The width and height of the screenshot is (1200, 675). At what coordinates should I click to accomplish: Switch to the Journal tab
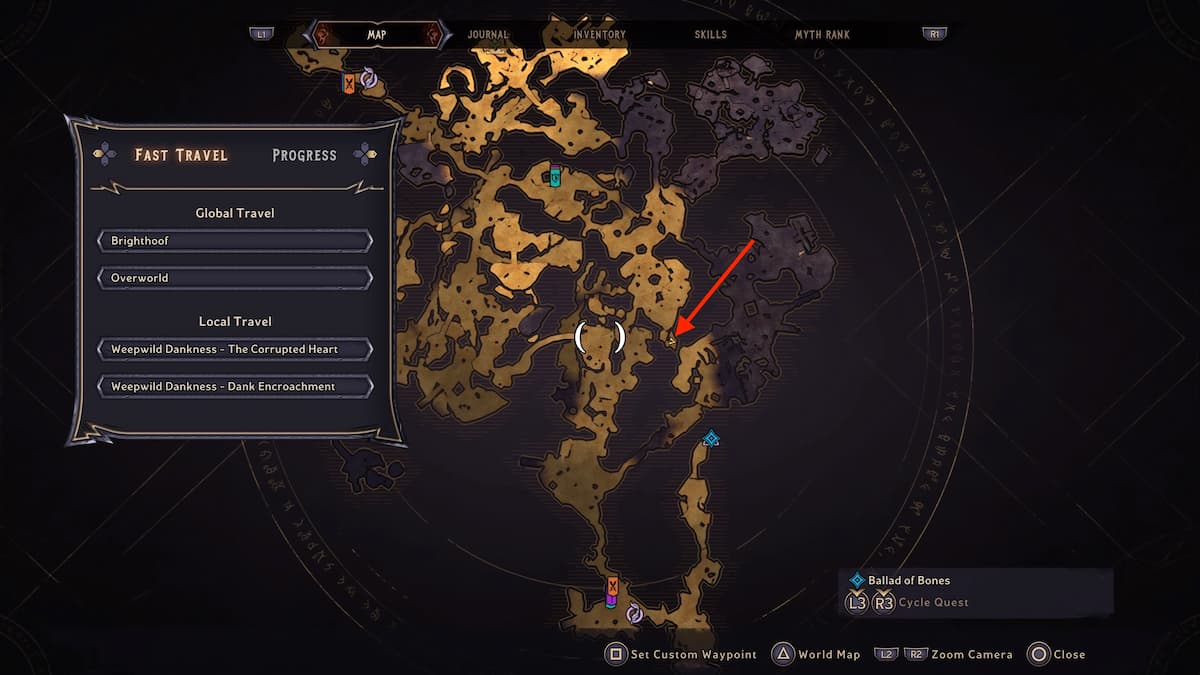coord(488,35)
